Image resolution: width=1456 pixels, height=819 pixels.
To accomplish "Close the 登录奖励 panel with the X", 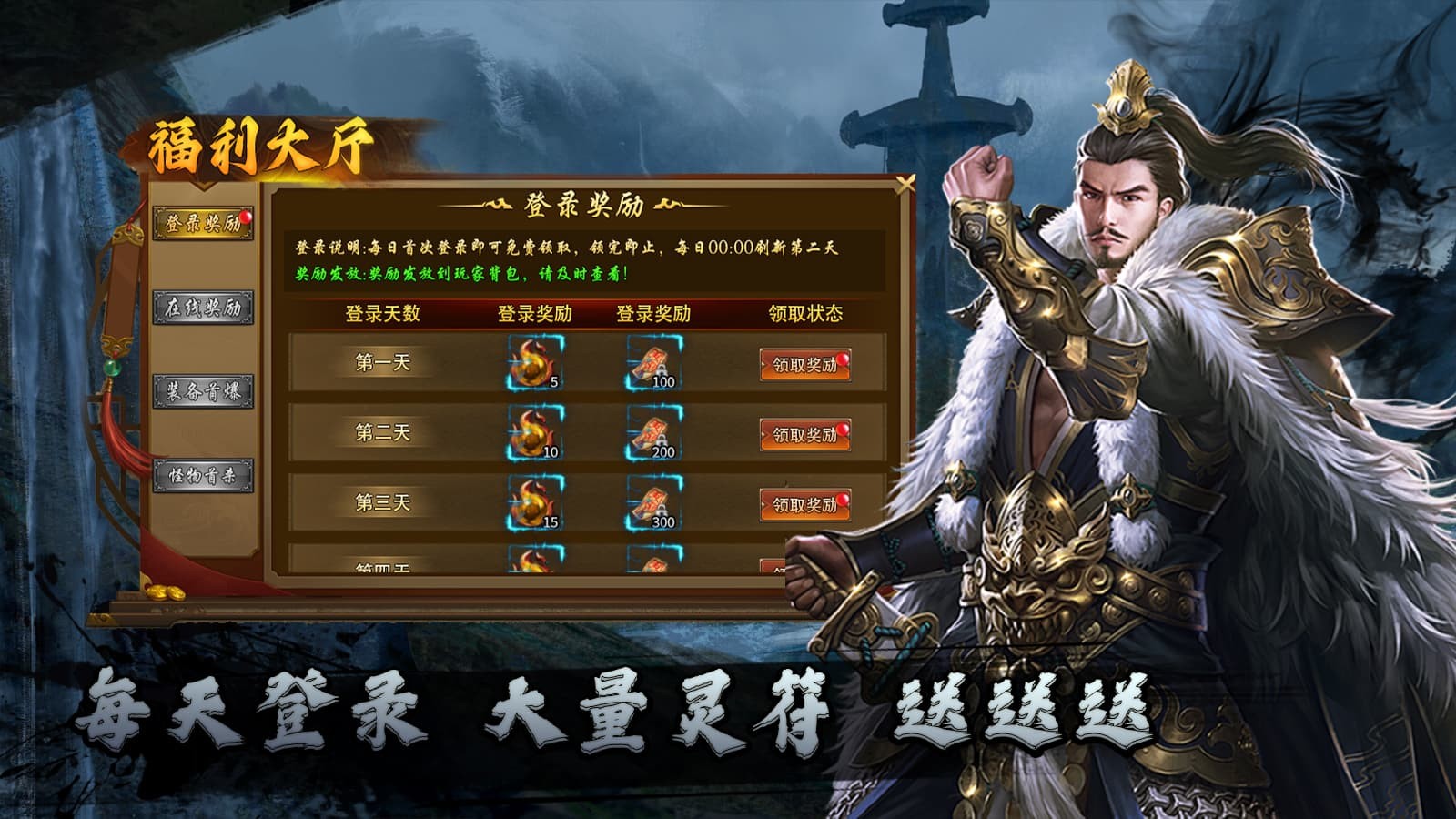I will [x=905, y=182].
